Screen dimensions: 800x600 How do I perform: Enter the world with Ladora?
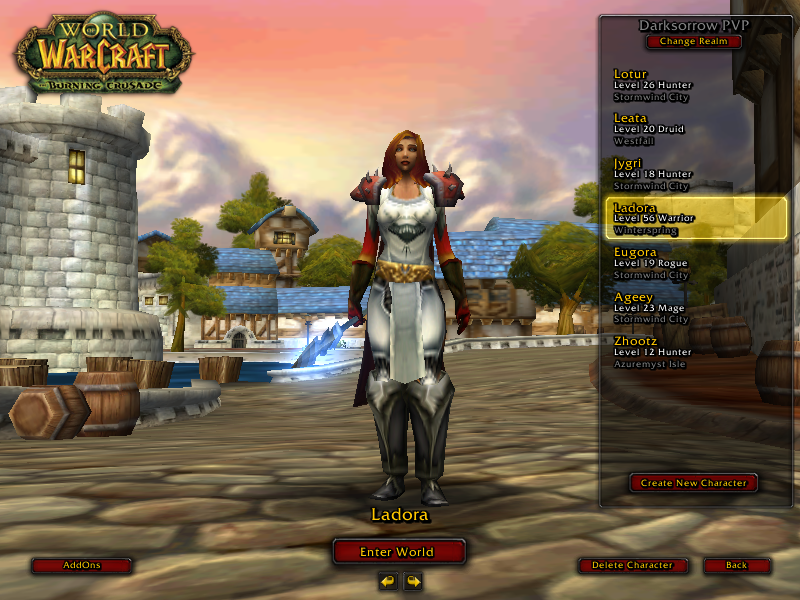pyautogui.click(x=399, y=552)
